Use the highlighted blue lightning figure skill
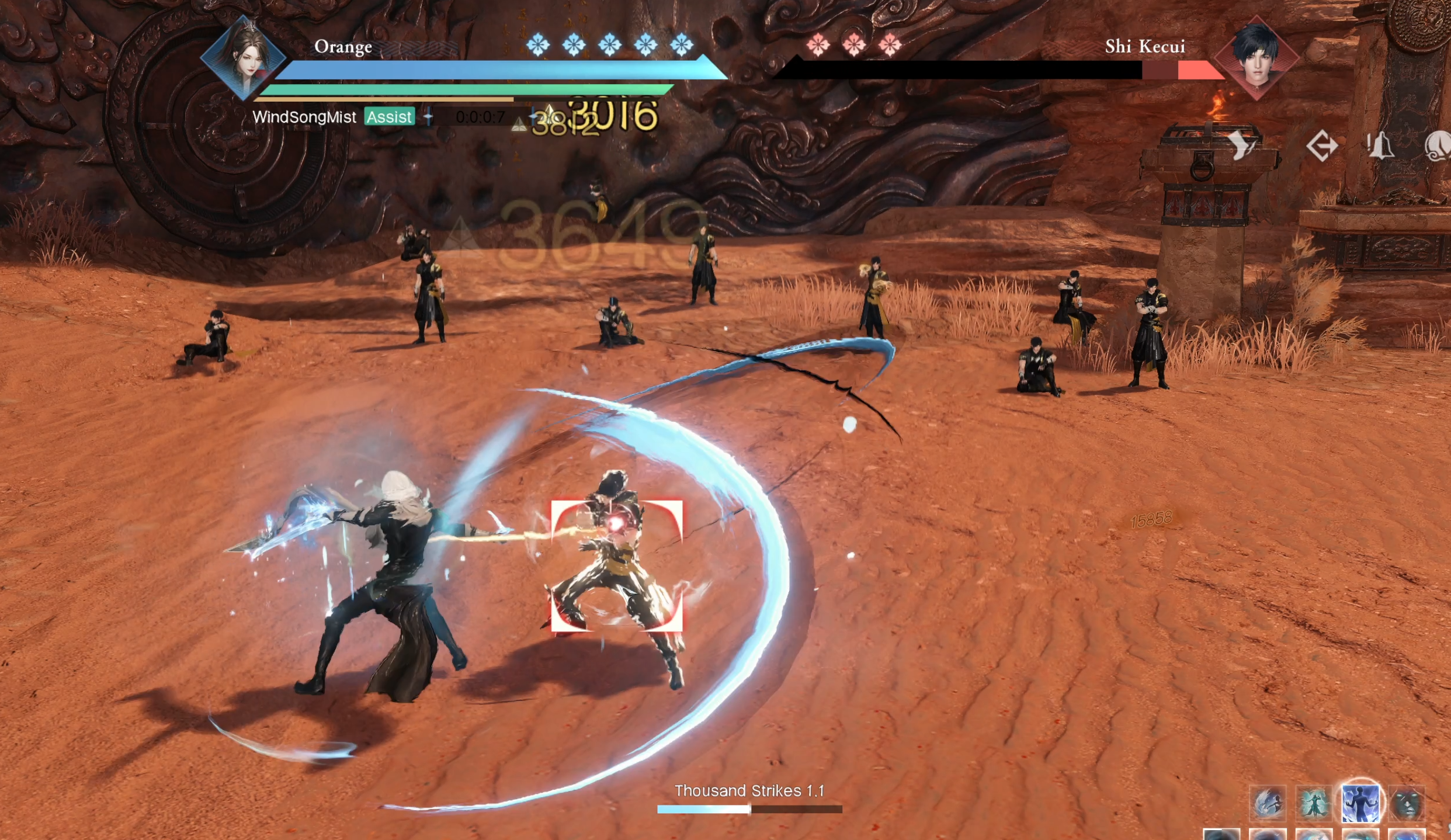Image resolution: width=1451 pixels, height=840 pixels. click(x=1360, y=803)
